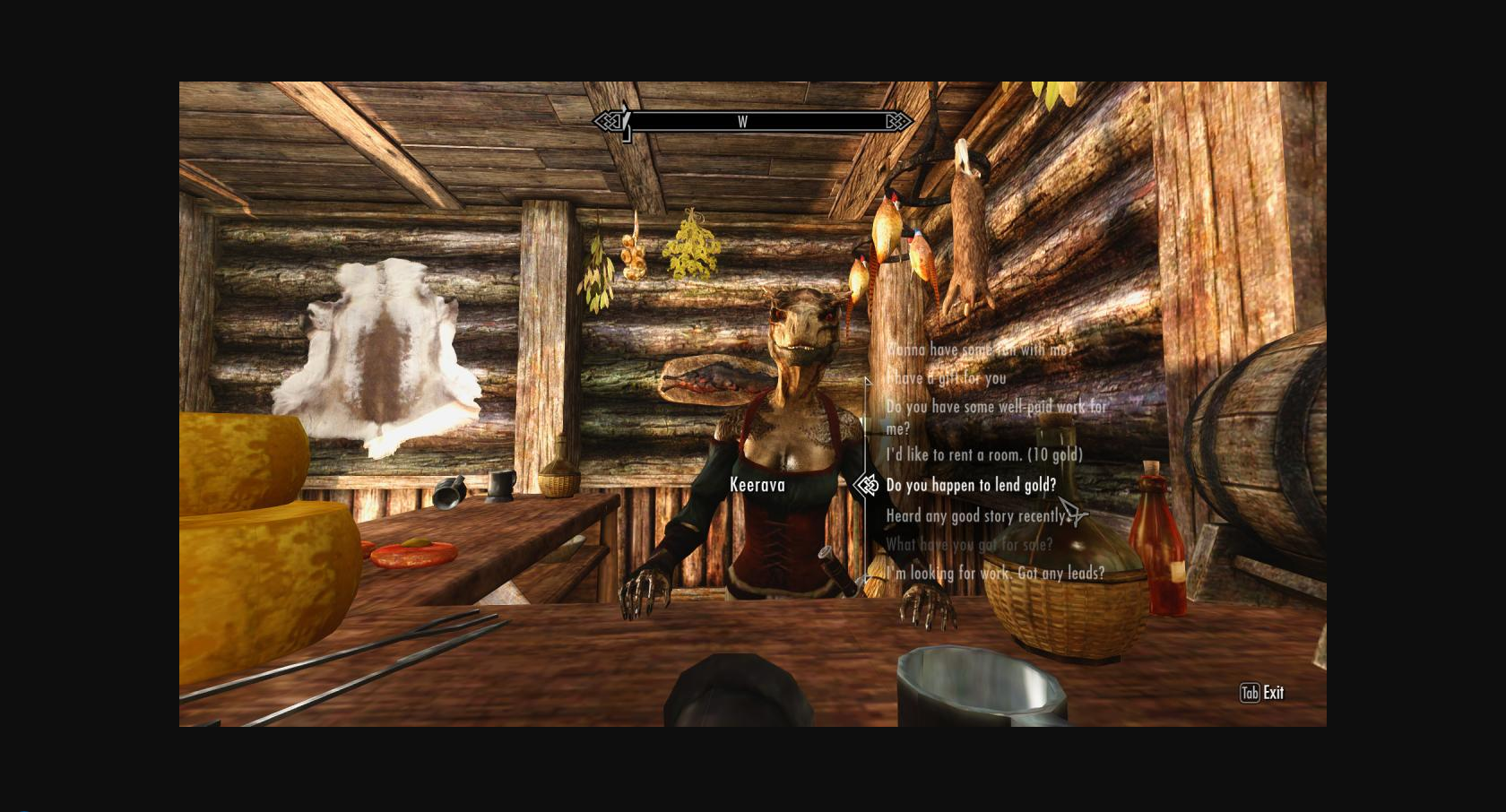
Task: Select 'What have you got for sale?'
Action: click(966, 544)
